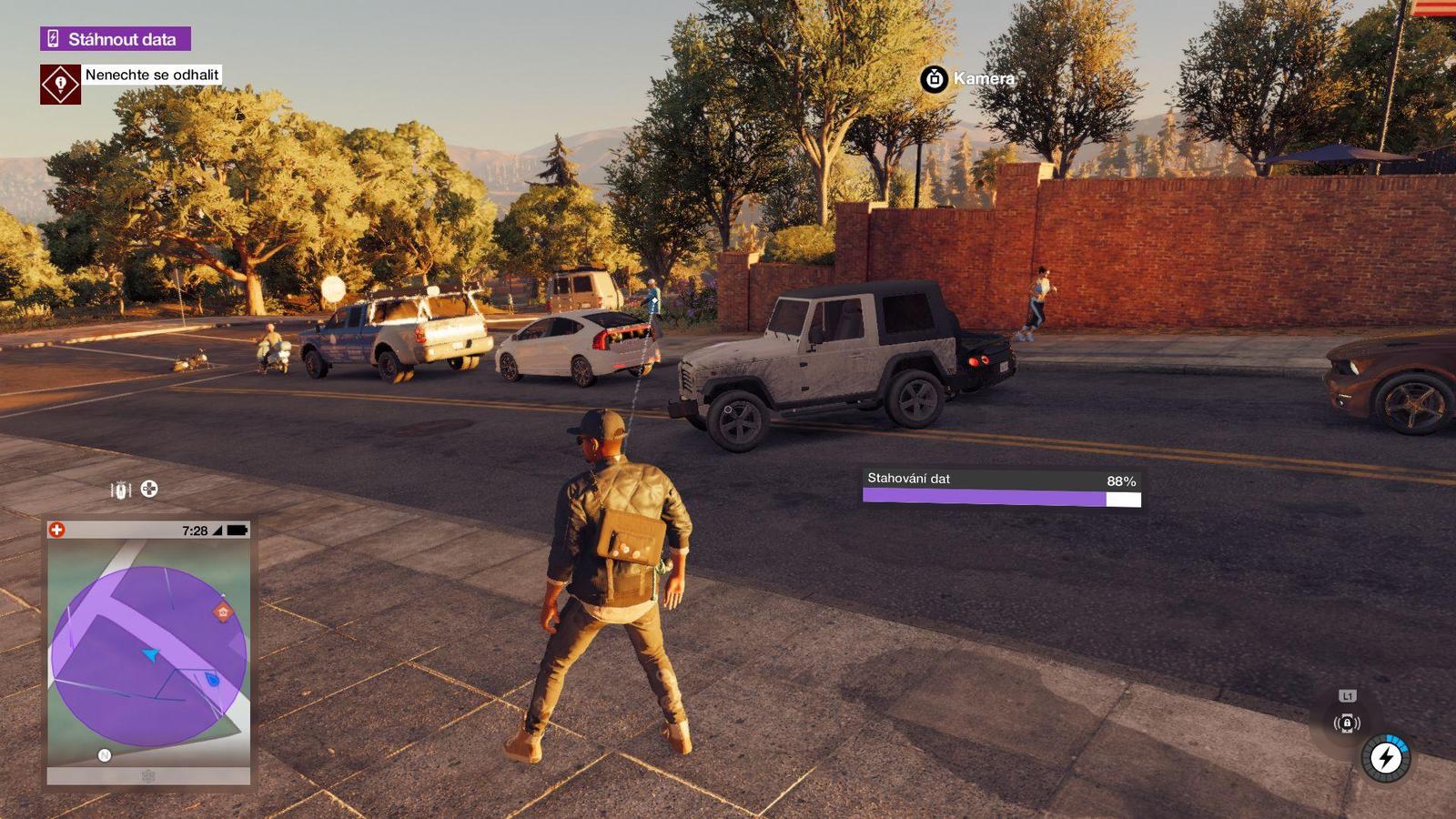Select the Kamera hack marker
Image resolution: width=1456 pixels, height=819 pixels.
pyautogui.click(x=935, y=79)
